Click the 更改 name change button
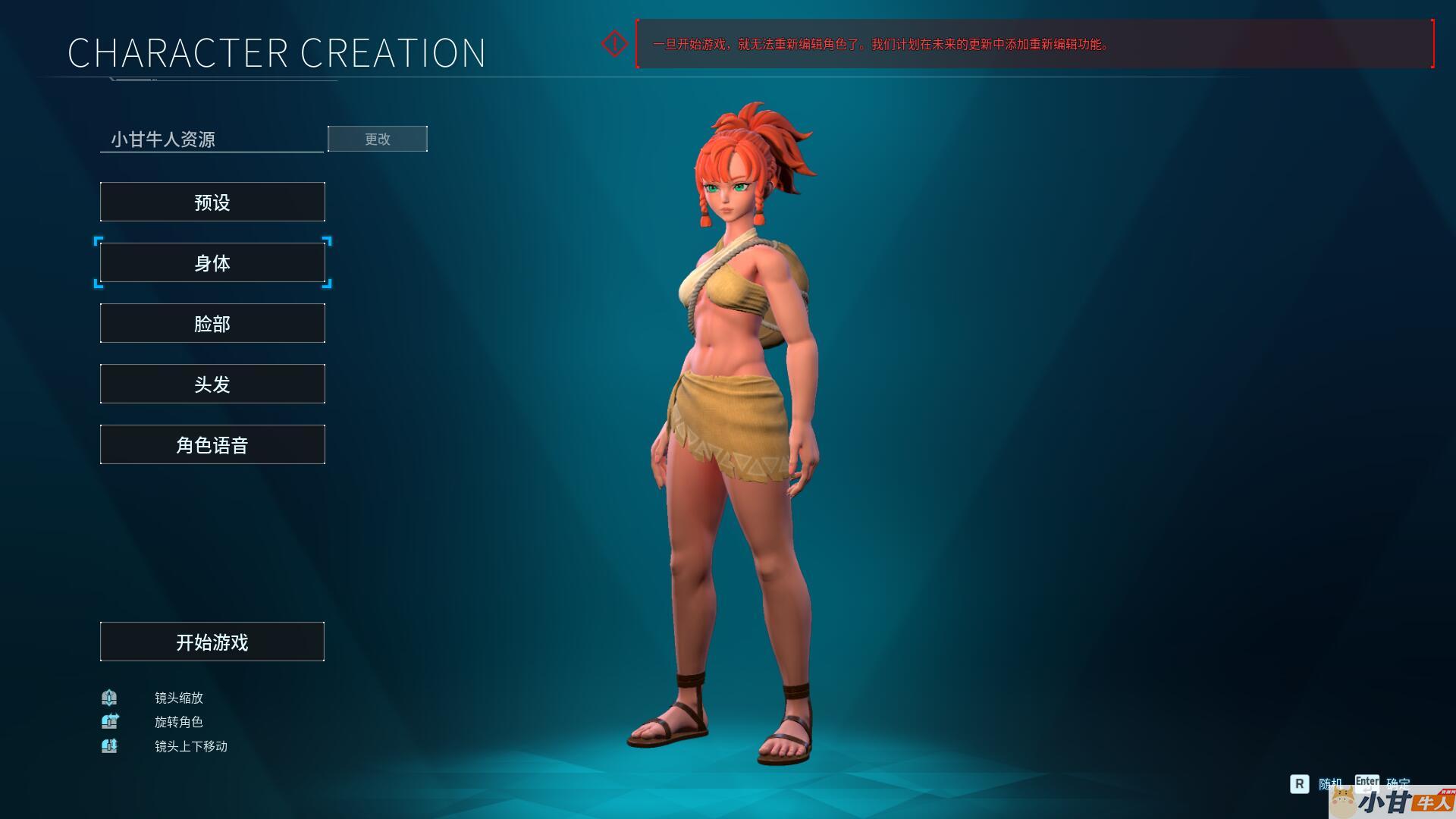The height and width of the screenshot is (819, 1456). [377, 139]
